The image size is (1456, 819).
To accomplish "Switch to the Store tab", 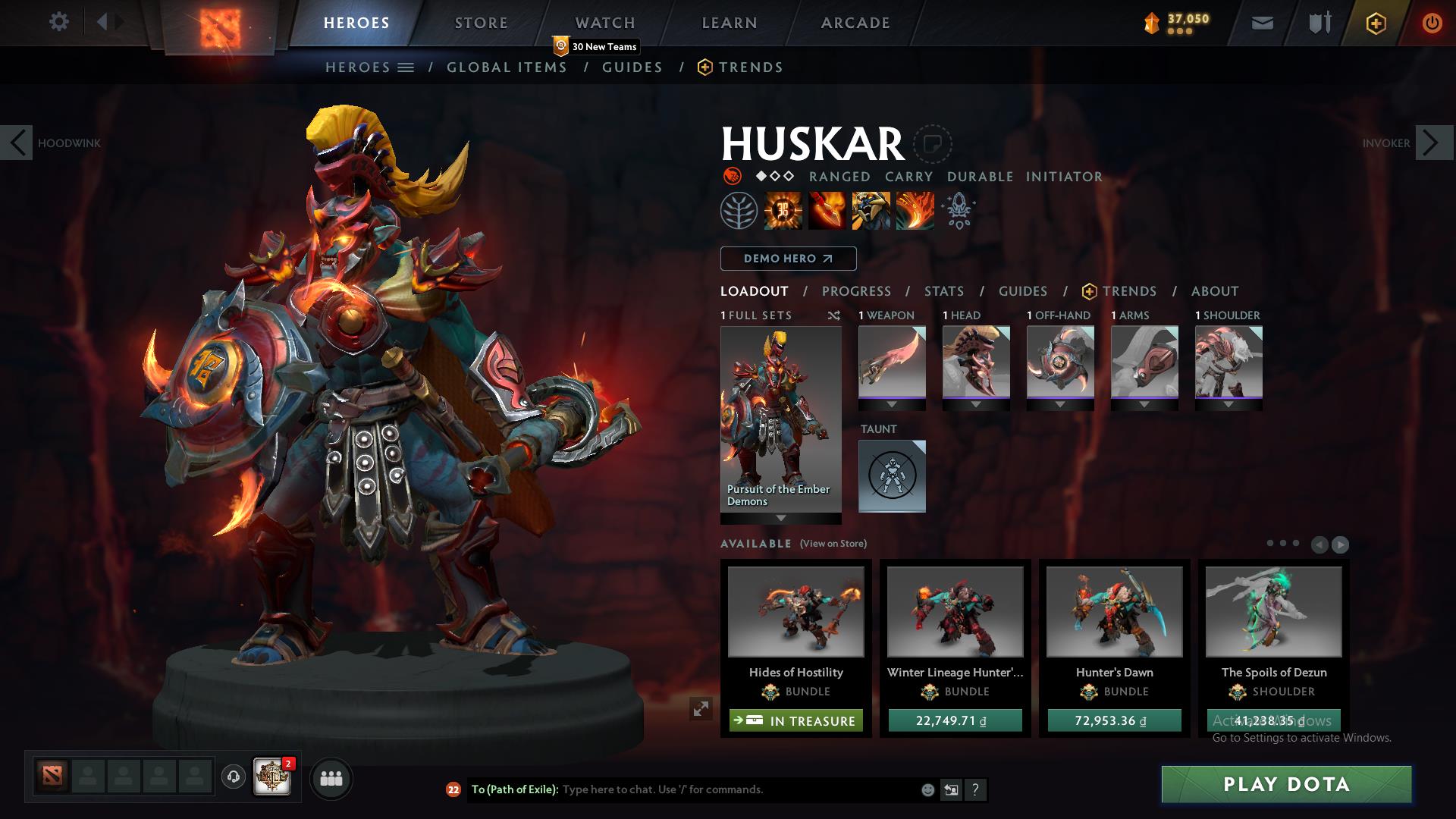I will point(481,23).
